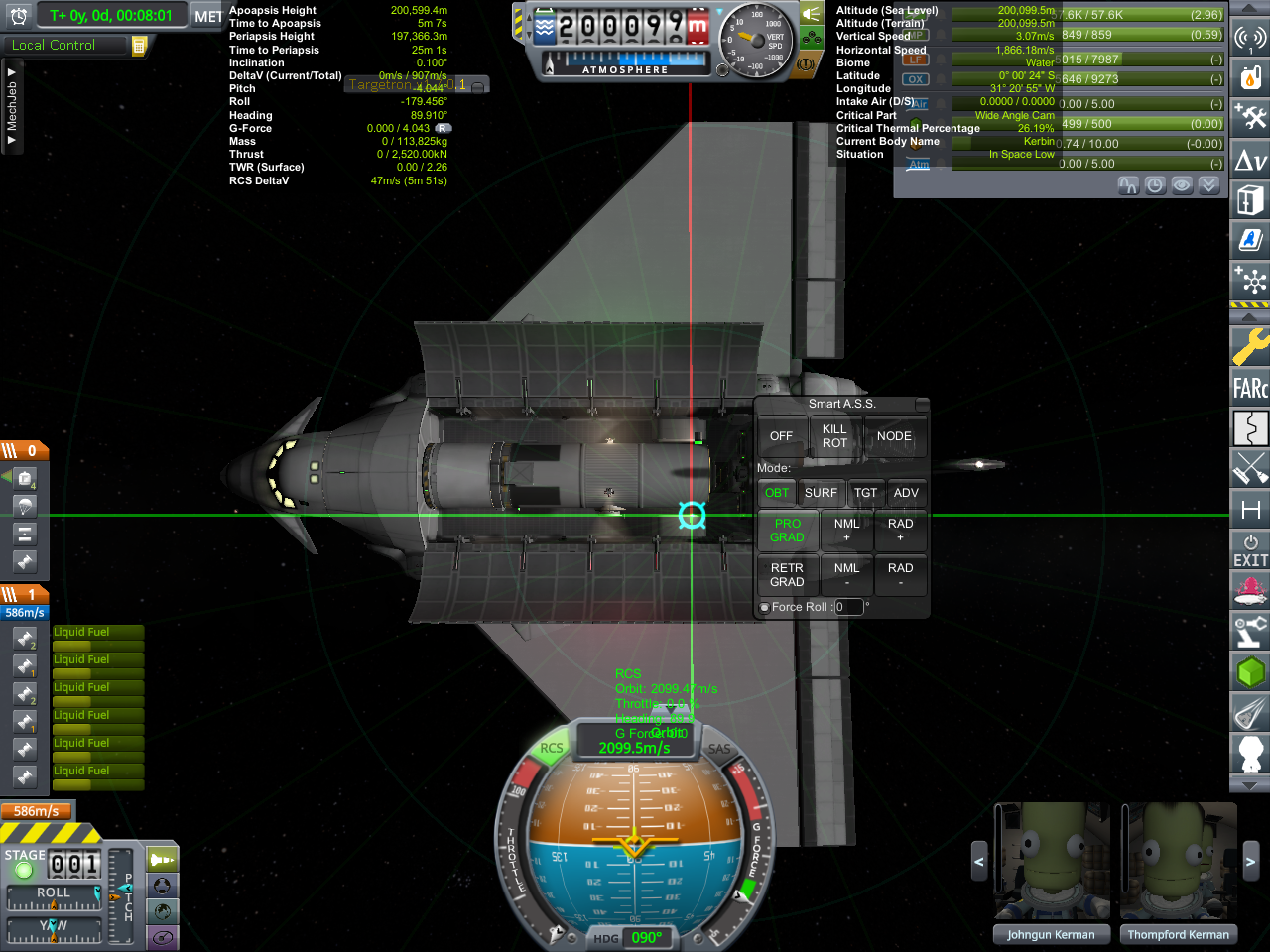Select the NODE attitude button
This screenshot has width=1270, height=952.
click(894, 436)
